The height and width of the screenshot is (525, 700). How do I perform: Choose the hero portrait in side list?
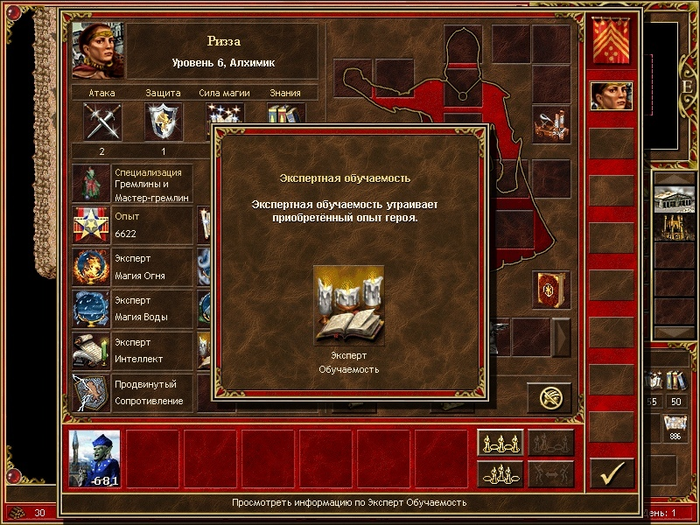pyautogui.click(x=611, y=96)
